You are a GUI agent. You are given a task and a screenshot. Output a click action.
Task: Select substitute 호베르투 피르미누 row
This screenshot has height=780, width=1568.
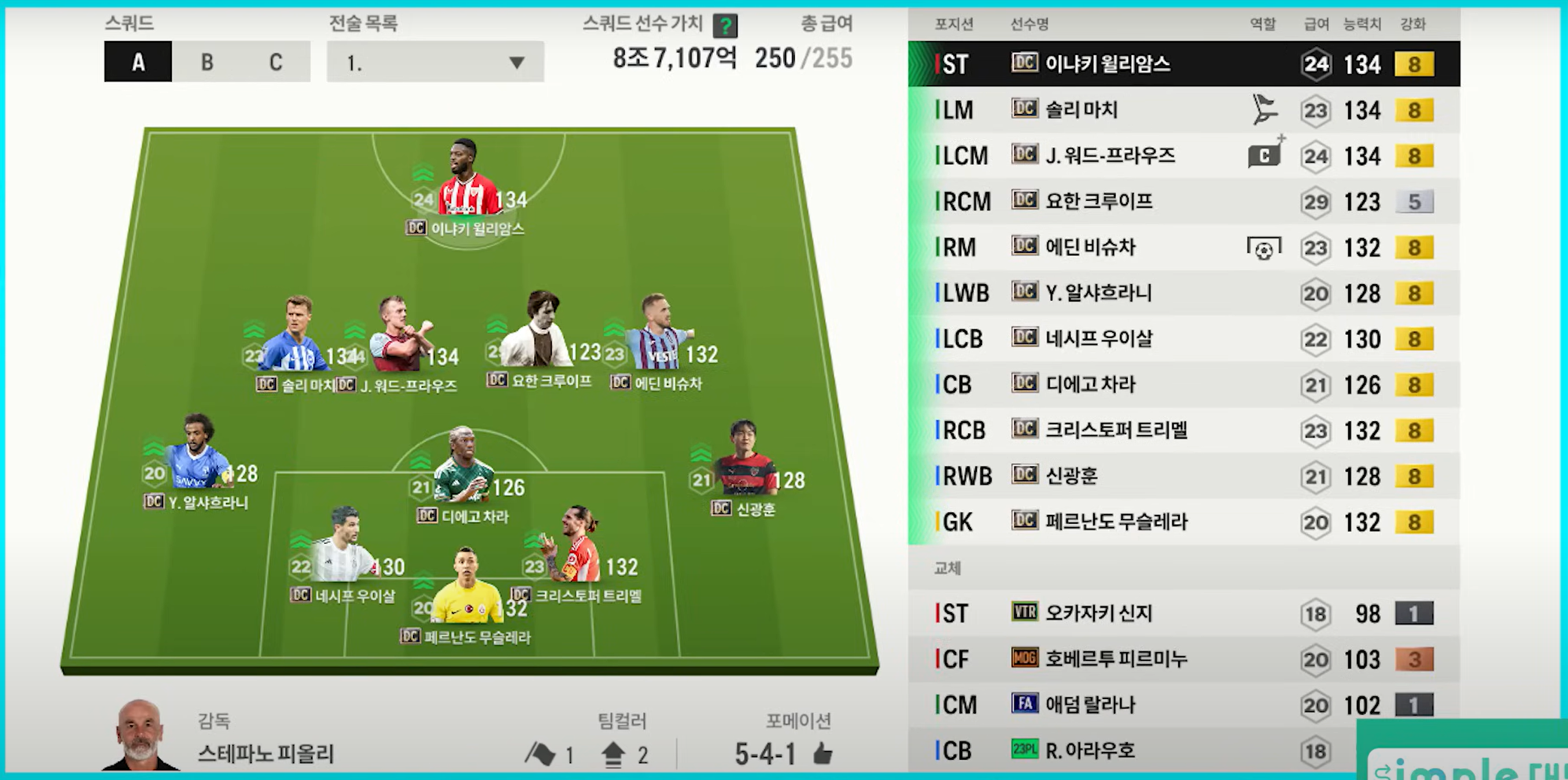click(1183, 659)
